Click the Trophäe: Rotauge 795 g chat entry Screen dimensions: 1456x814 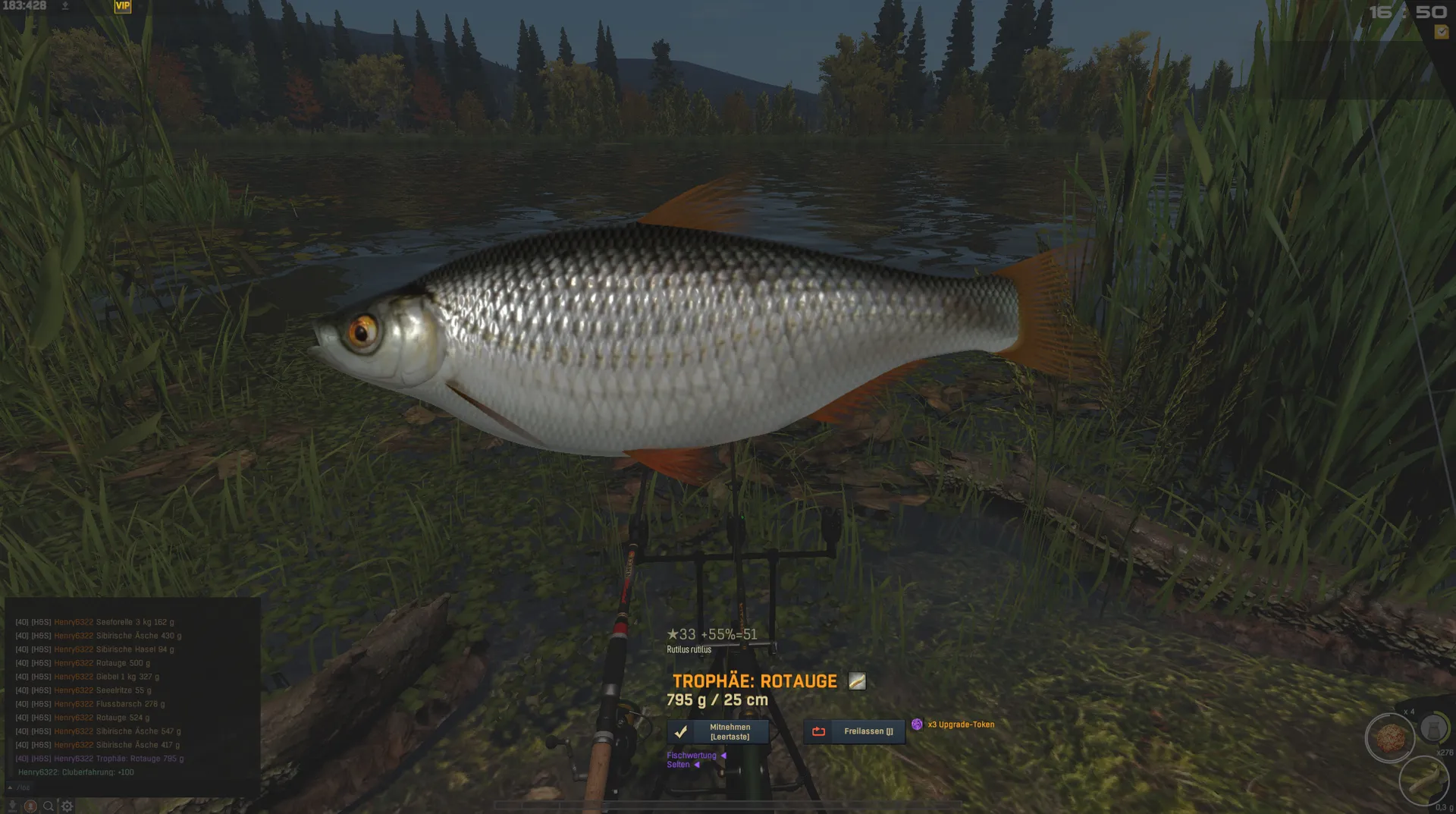coord(140,759)
